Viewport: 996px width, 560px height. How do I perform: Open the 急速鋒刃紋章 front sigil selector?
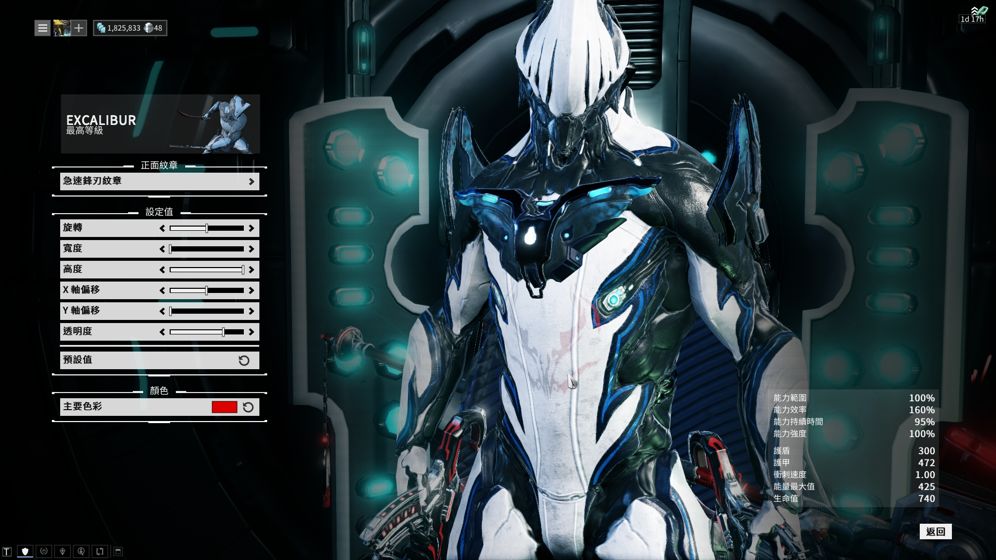pyautogui.click(x=159, y=181)
